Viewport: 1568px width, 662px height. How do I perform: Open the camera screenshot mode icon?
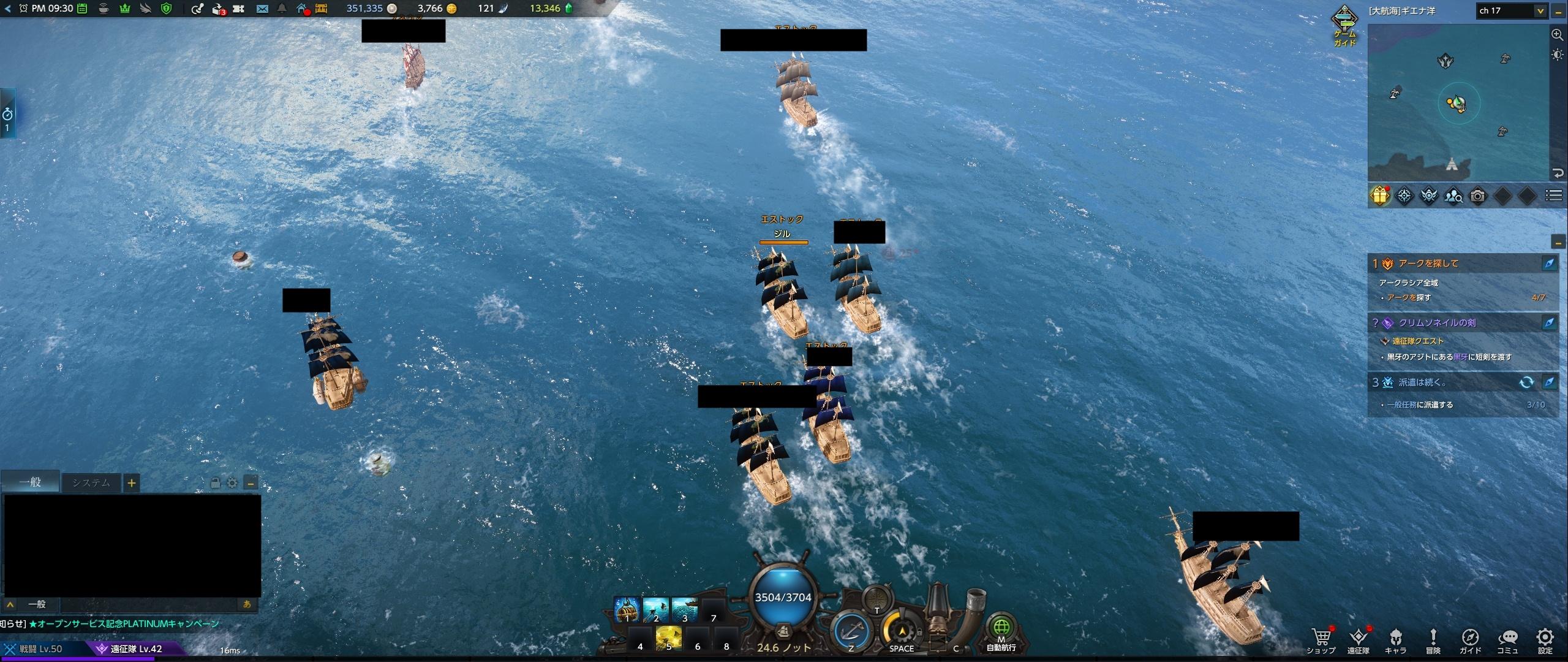coord(1478,196)
